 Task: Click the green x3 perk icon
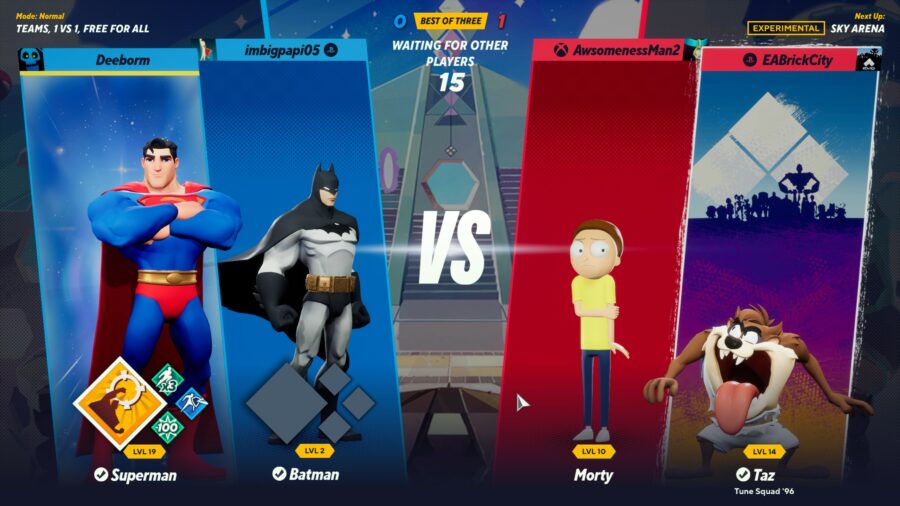167,380
